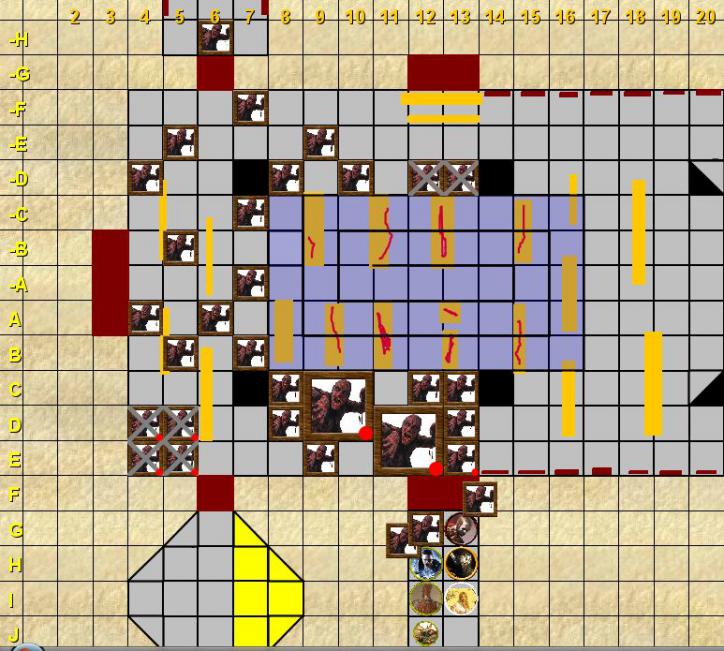Select the gold-ringed dark armored hero token
Viewport: 724px width, 651px height.
coord(461,563)
